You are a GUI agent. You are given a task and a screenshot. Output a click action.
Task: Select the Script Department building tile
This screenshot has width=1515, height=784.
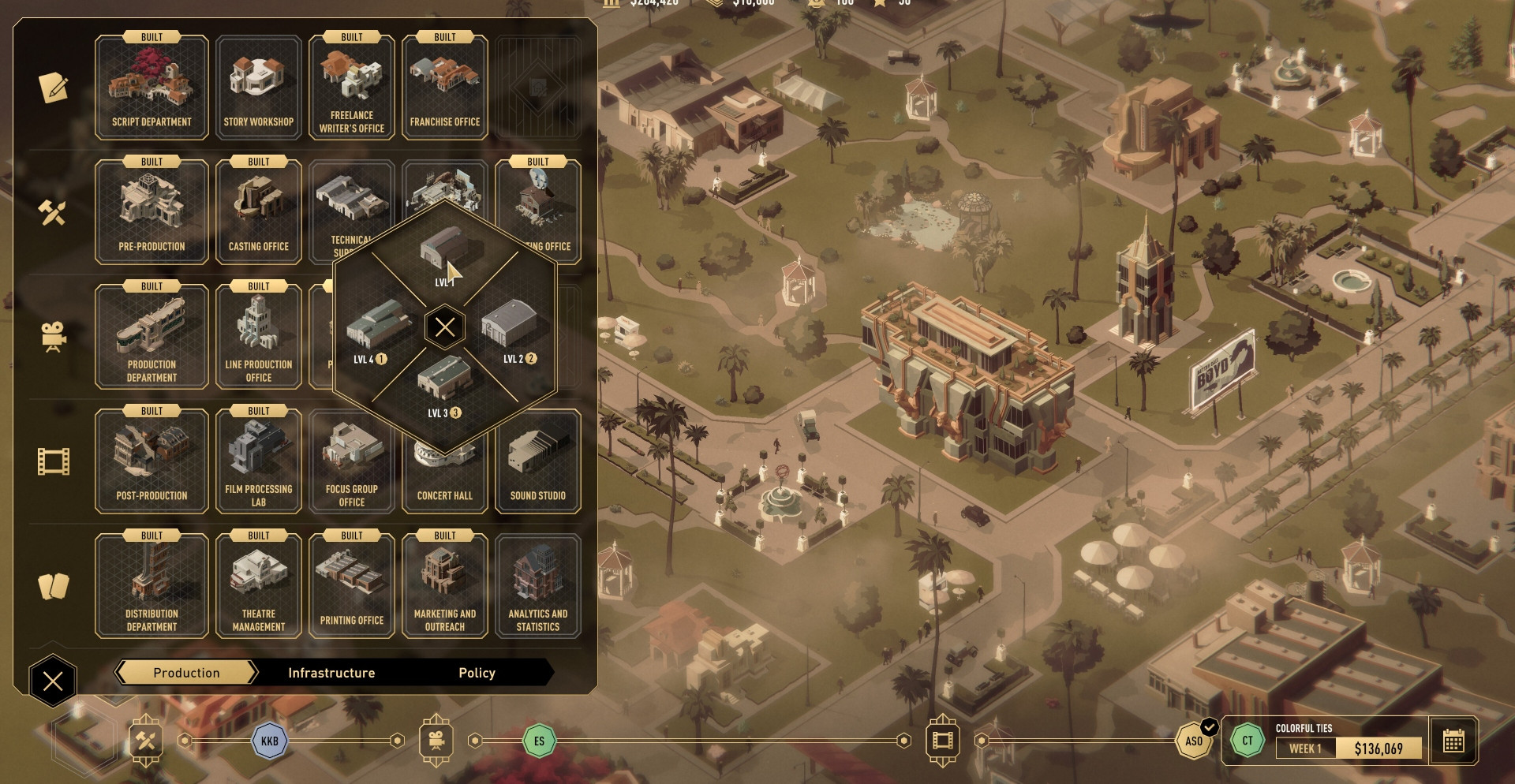(151, 88)
